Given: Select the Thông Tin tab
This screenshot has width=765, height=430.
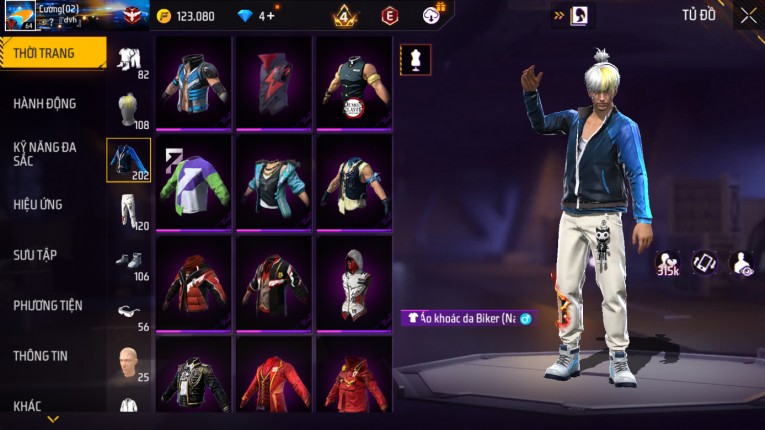Looking at the screenshot, I should 40,355.
